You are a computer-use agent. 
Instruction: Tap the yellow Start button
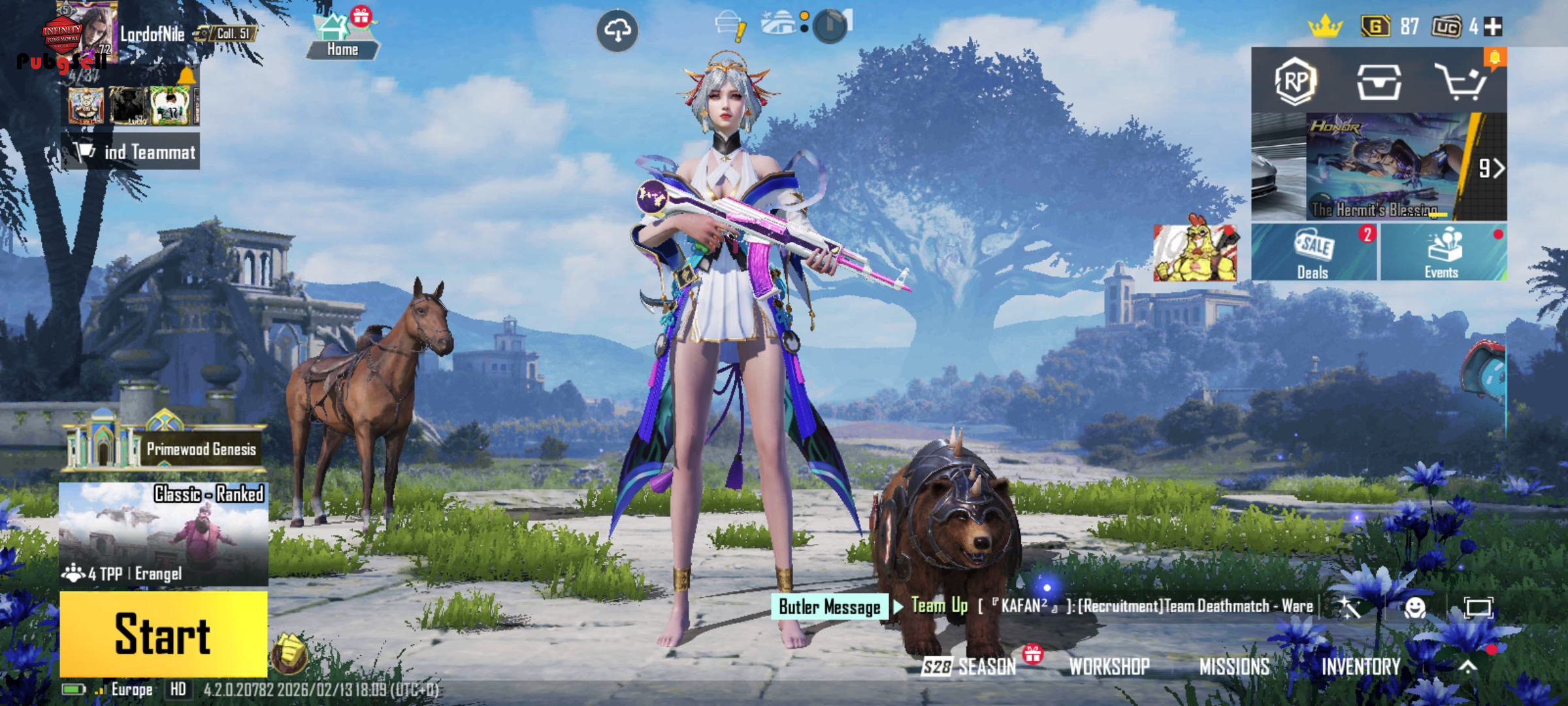[x=163, y=633]
